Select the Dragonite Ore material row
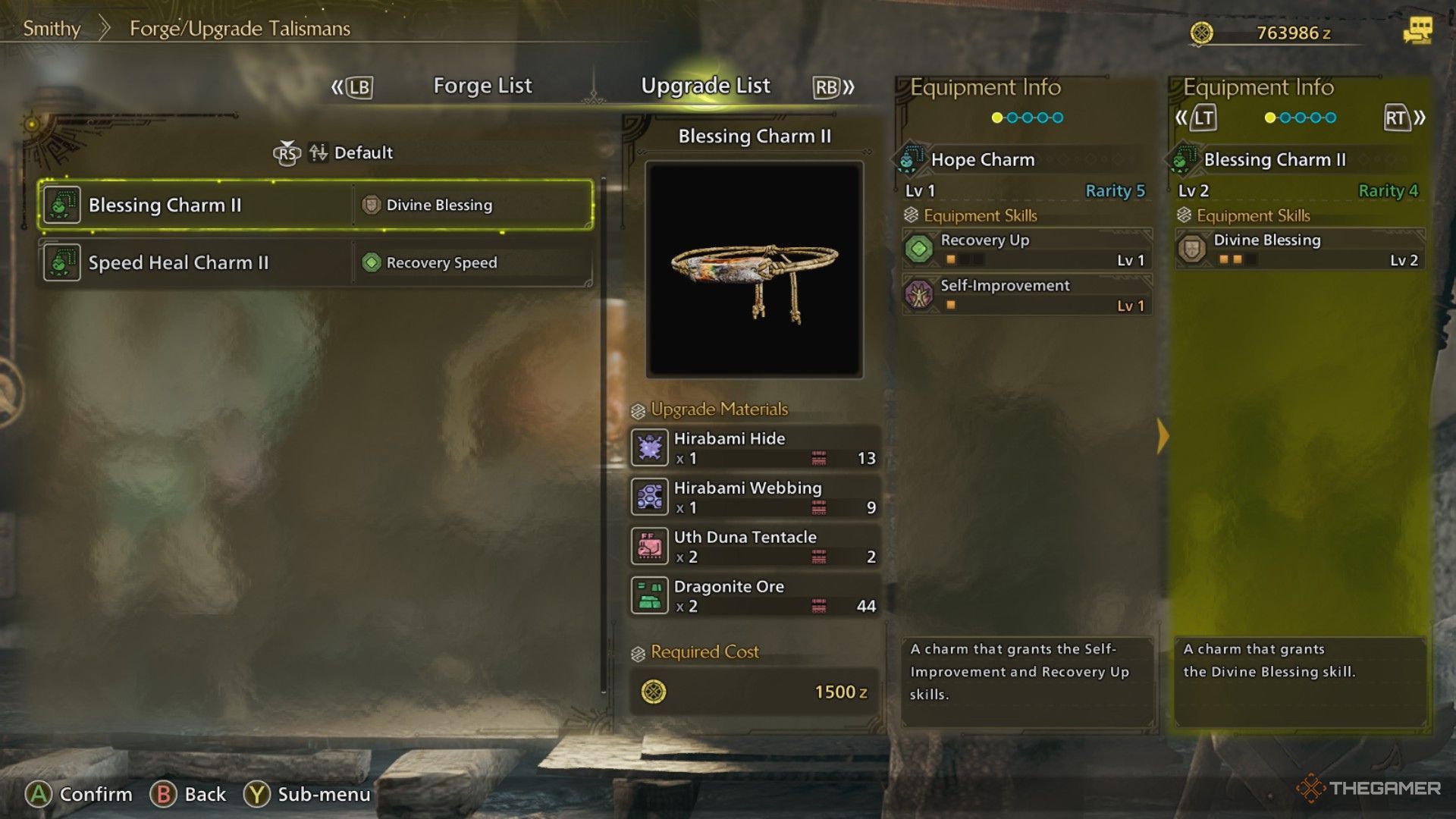The image size is (1456, 819). [x=755, y=595]
